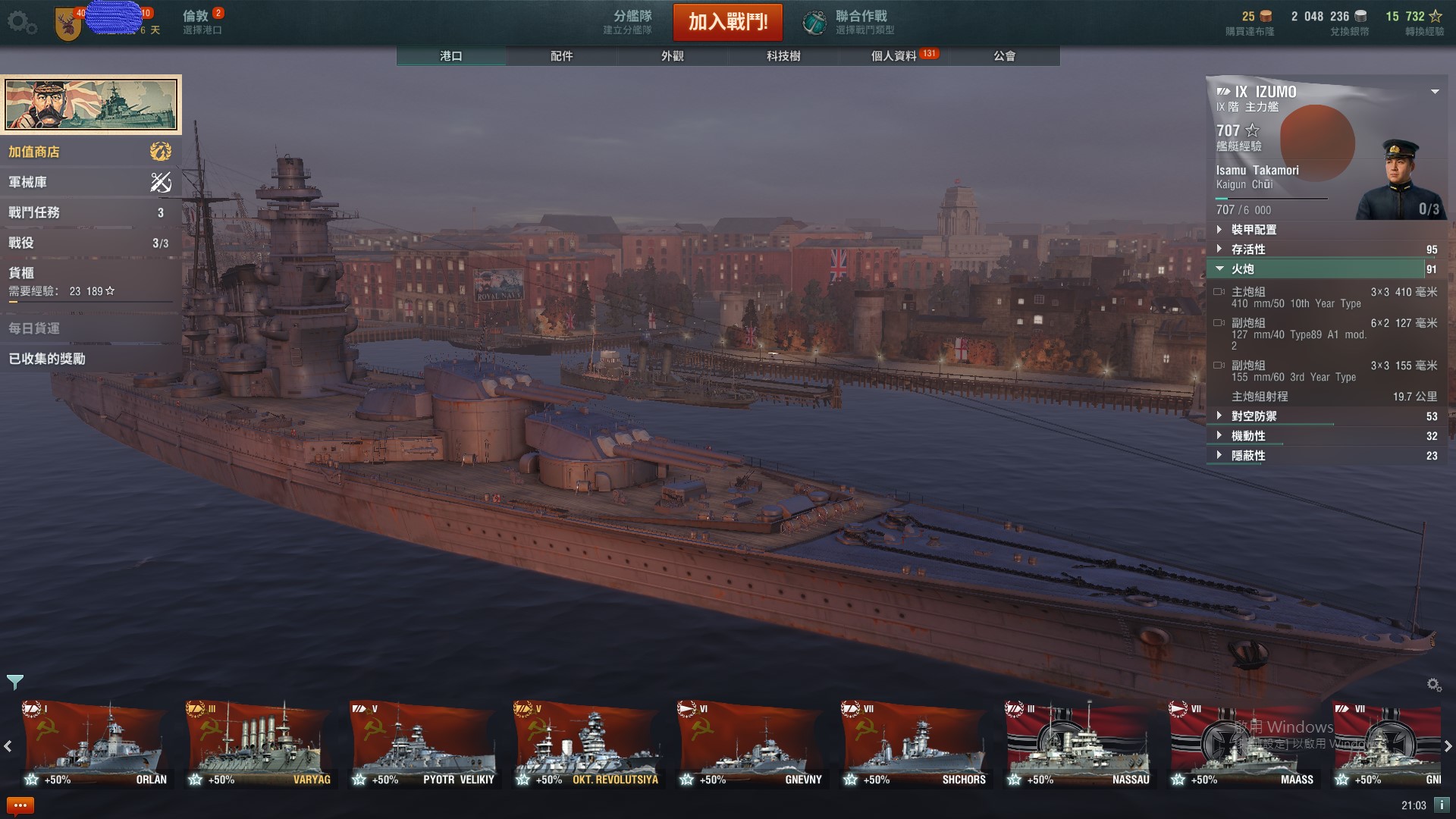Expand the 隱蔽性 concealment stats
This screenshot has height=819, width=1456.
pyautogui.click(x=1248, y=456)
